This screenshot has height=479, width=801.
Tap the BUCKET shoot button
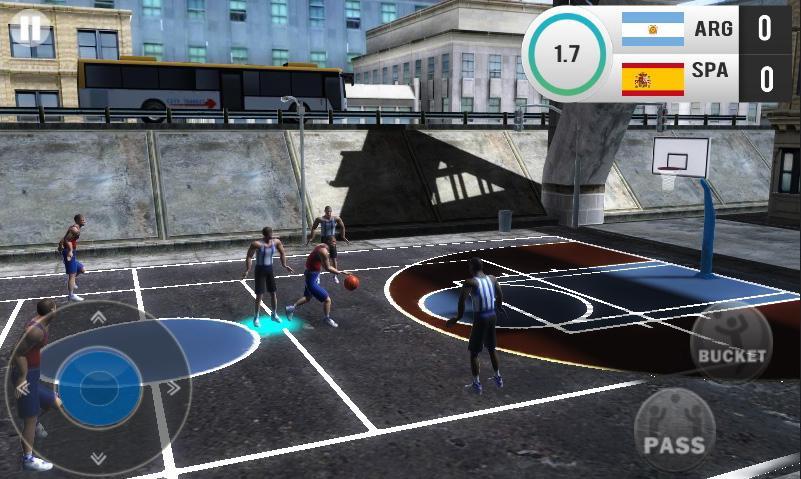coord(731,345)
